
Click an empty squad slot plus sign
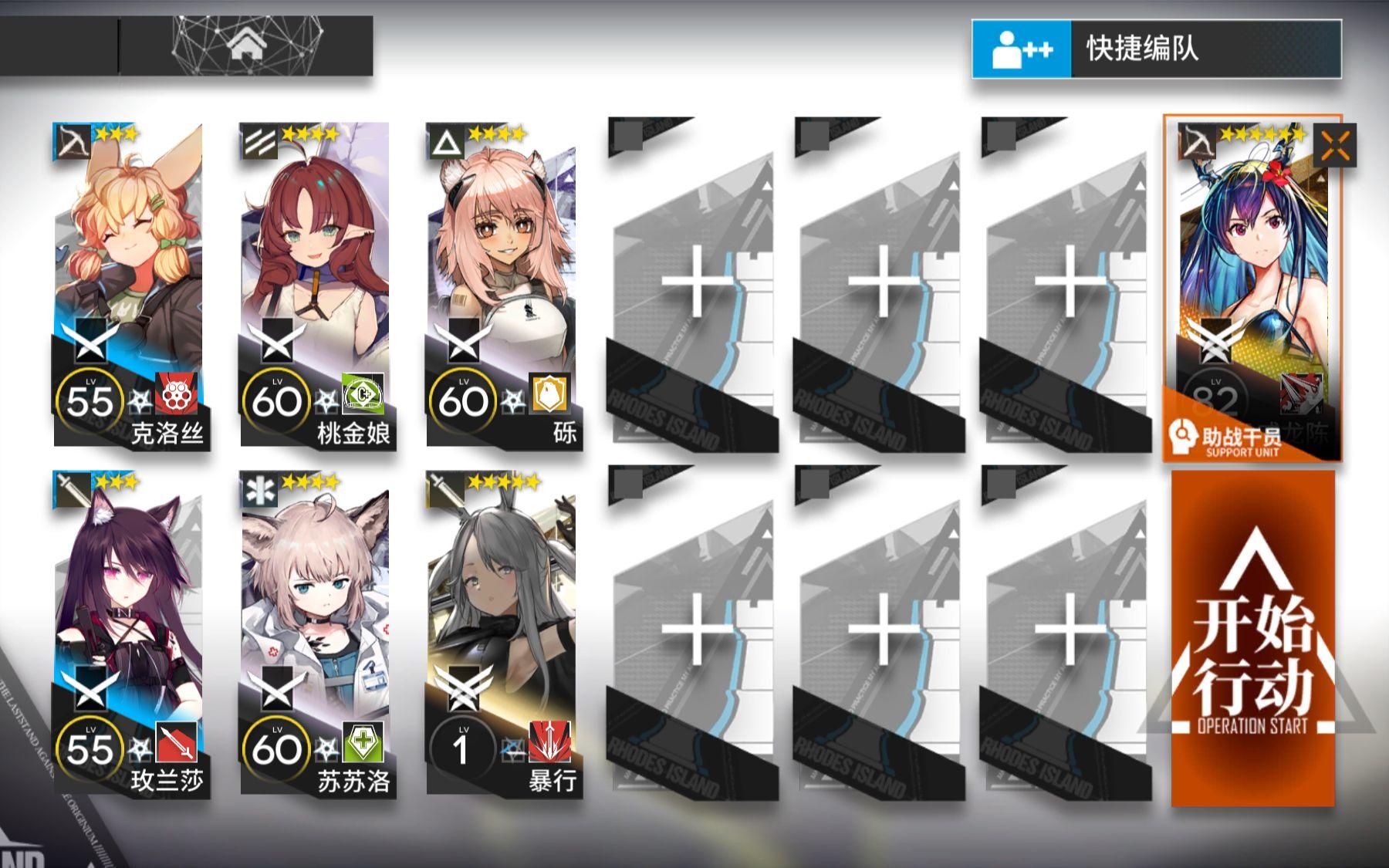(697, 282)
